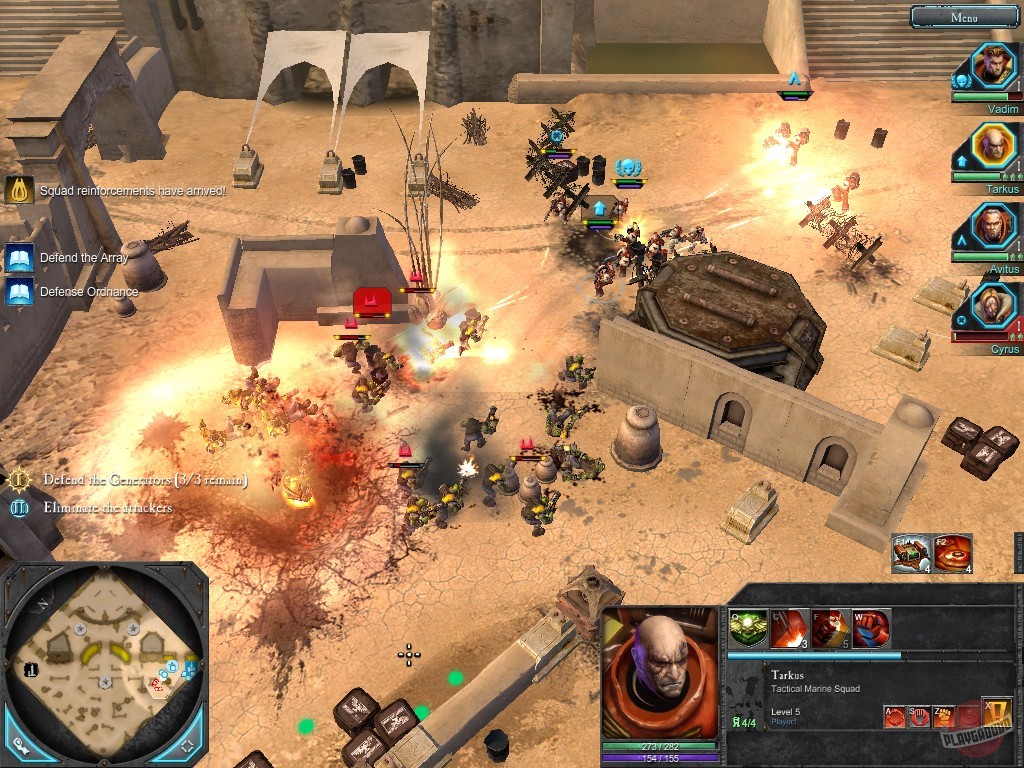Open the Menu button

pyautogui.click(x=964, y=16)
